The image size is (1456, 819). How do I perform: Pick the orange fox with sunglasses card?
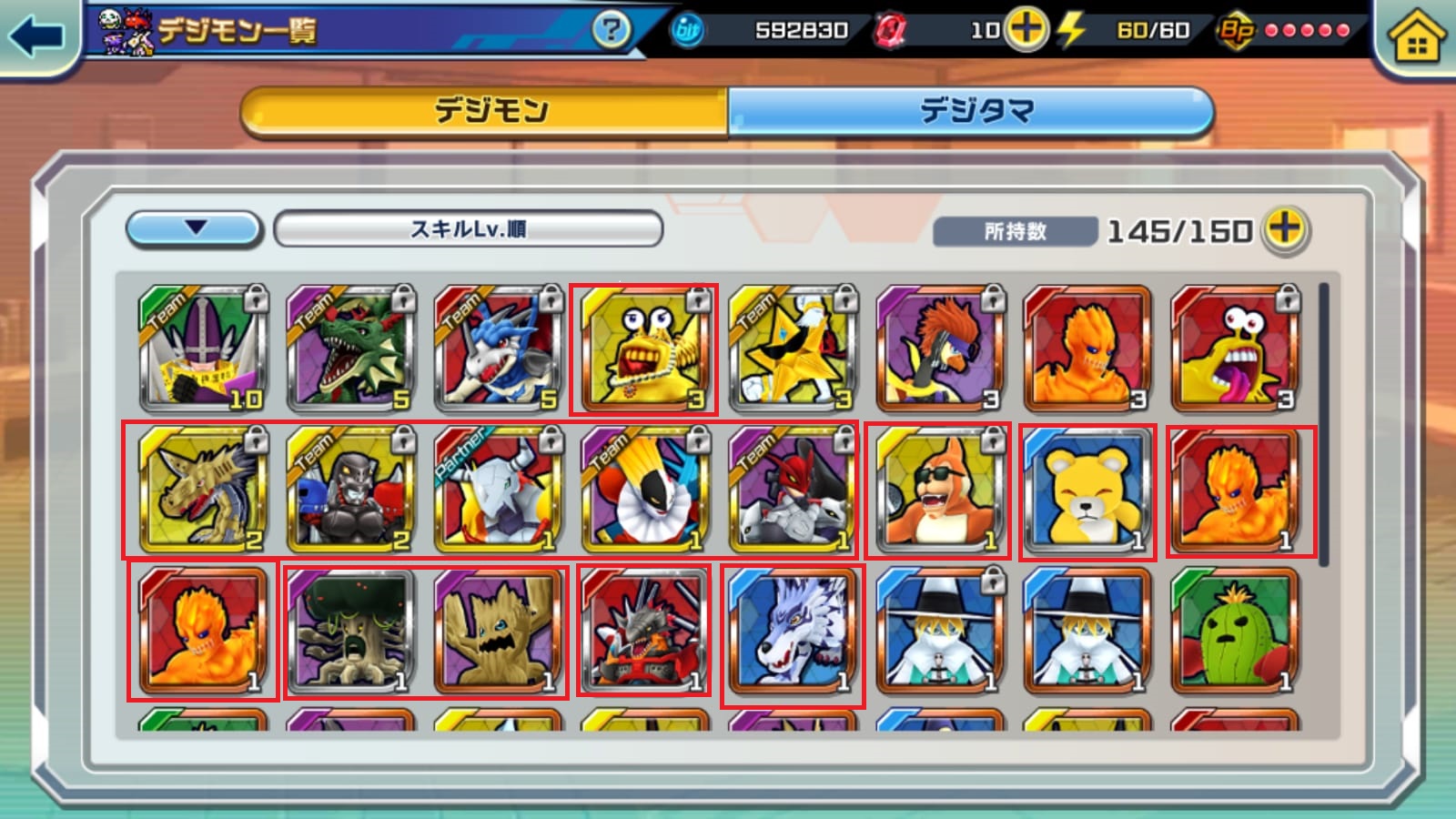[x=940, y=490]
